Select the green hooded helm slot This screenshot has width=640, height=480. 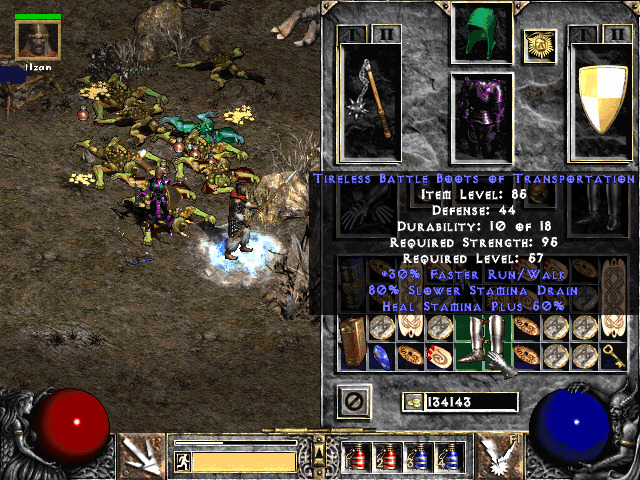[x=482, y=34]
